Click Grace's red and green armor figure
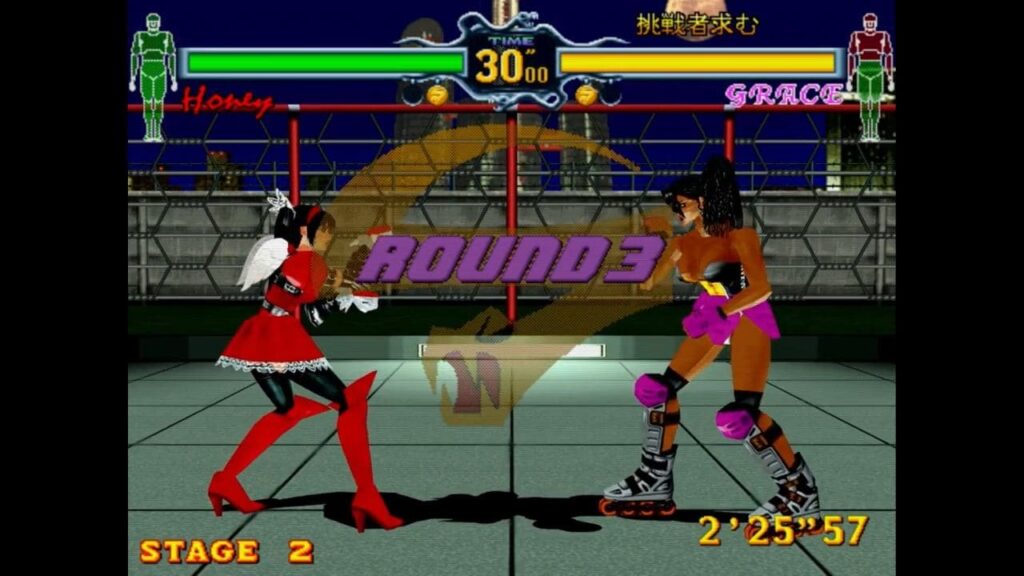Viewport: 1024px width, 576px height. 869,75
